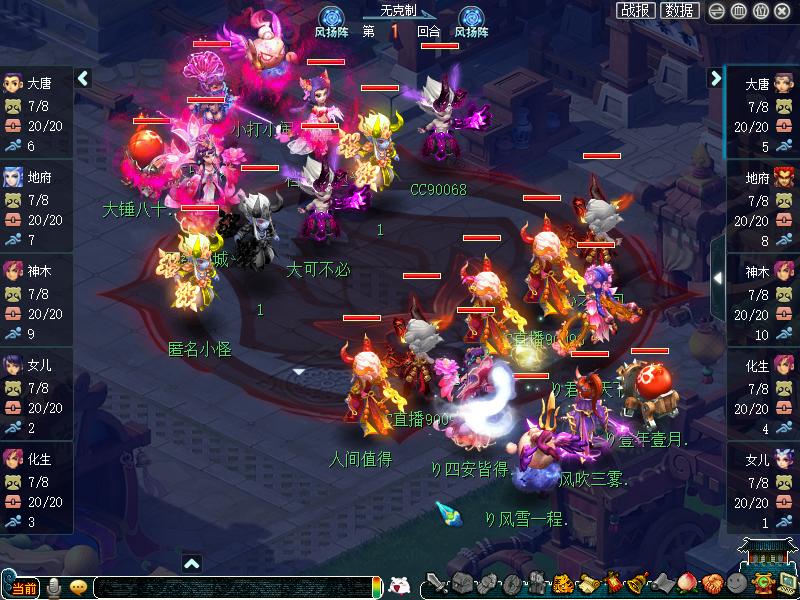The height and width of the screenshot is (600, 800).
Task: Click the sword attack icon in toolbar
Action: pos(436,583)
